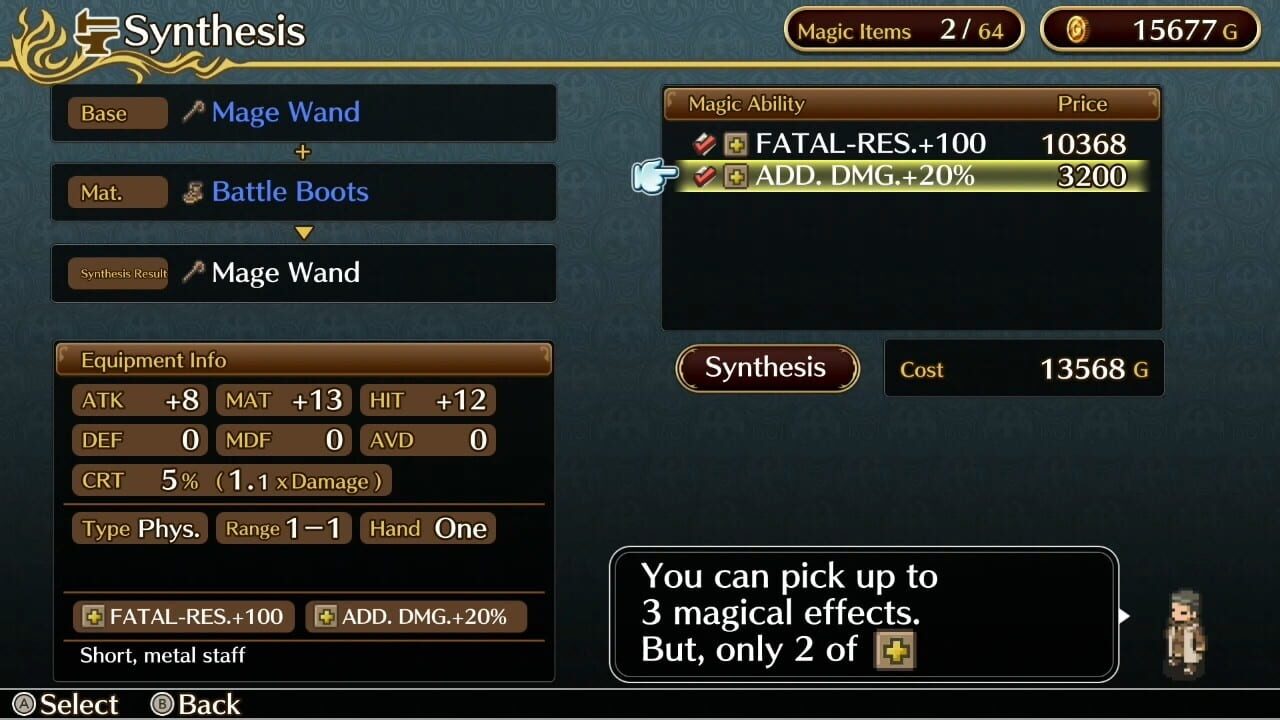The height and width of the screenshot is (720, 1280).
Task: Click the Synthesis Result staff icon
Action: [193, 272]
